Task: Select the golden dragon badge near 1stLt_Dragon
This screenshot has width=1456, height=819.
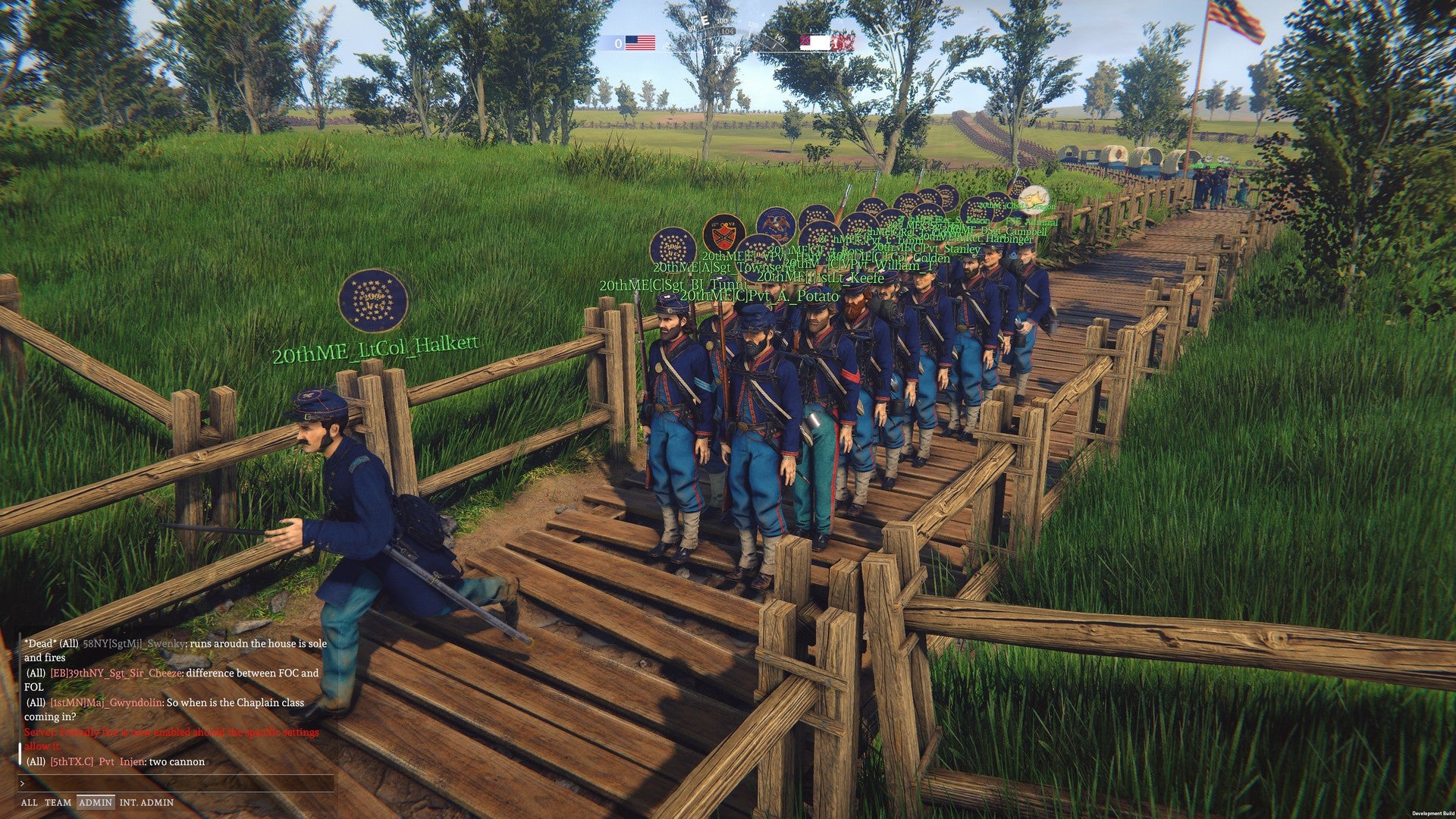Action: pos(1034,199)
